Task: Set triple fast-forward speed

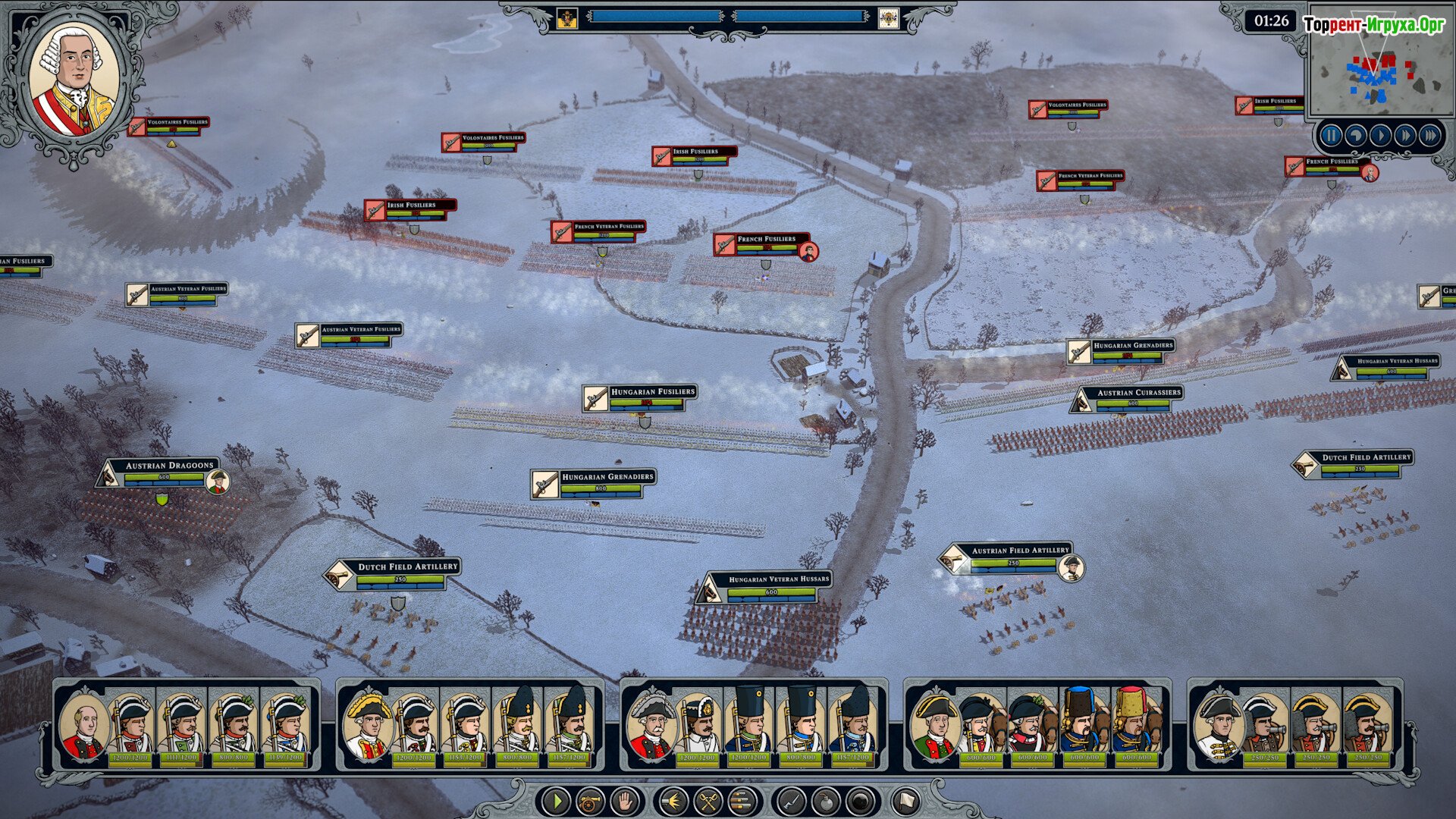Action: [x=1430, y=136]
